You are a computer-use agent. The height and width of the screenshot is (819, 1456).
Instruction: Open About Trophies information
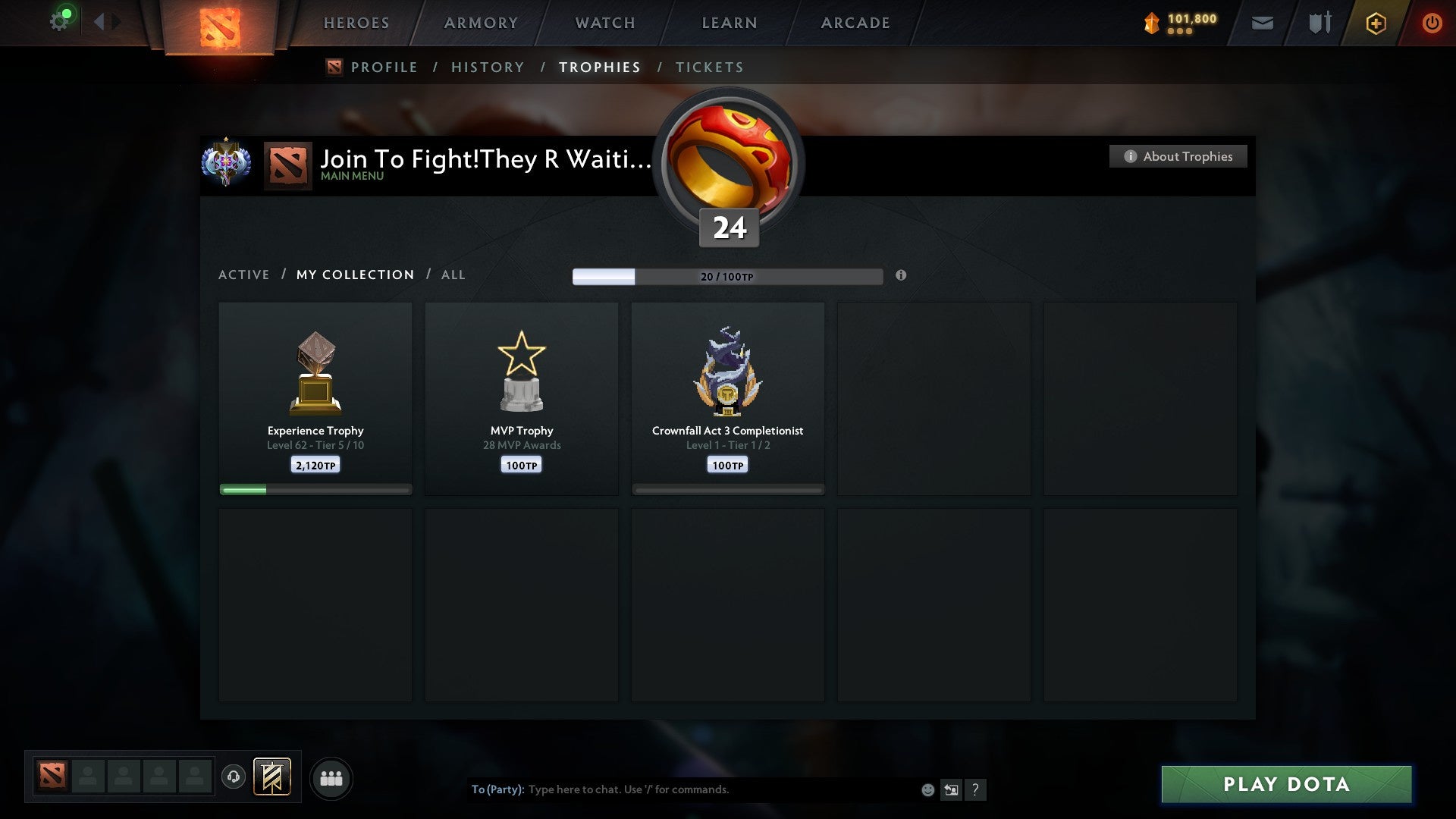click(x=1178, y=156)
